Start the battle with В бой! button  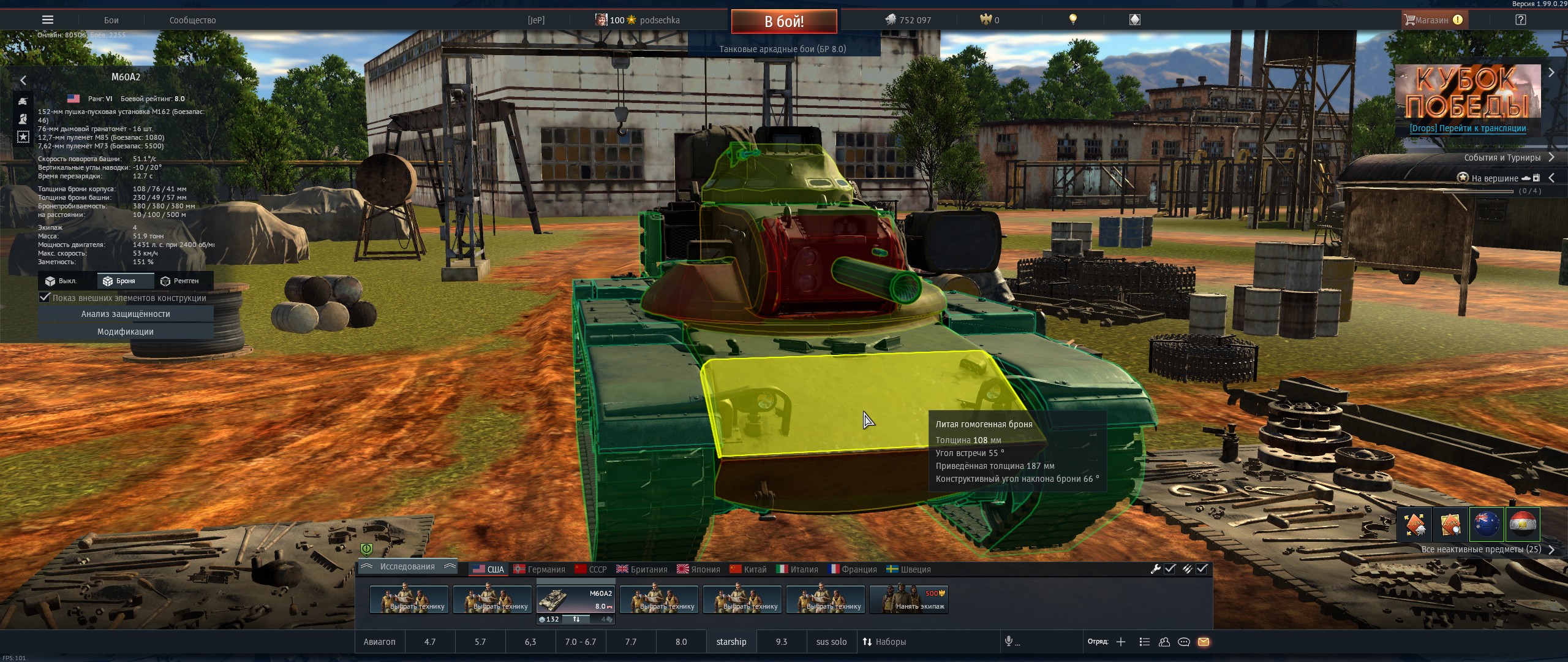783,21
